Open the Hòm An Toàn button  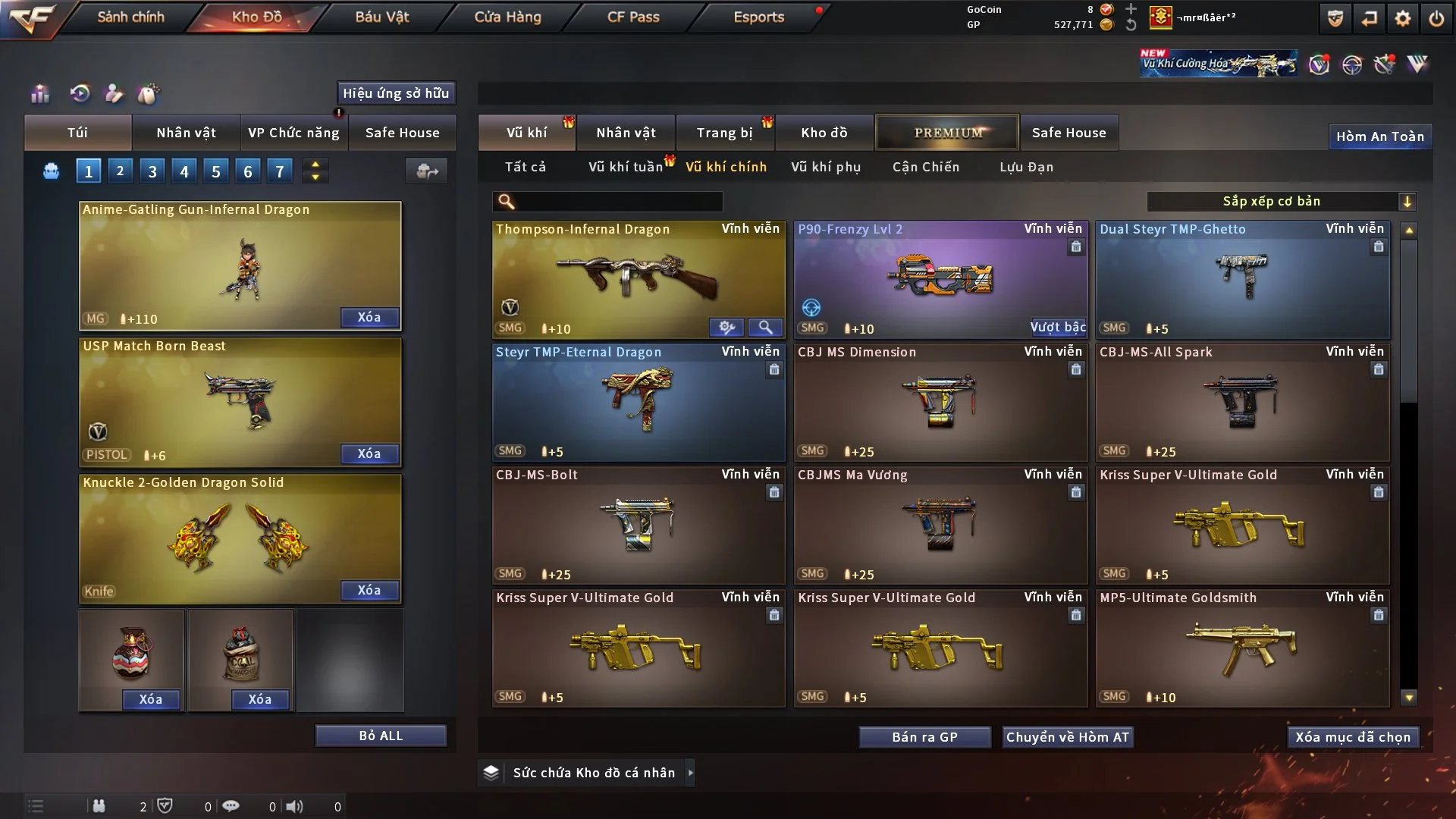pos(1379,136)
